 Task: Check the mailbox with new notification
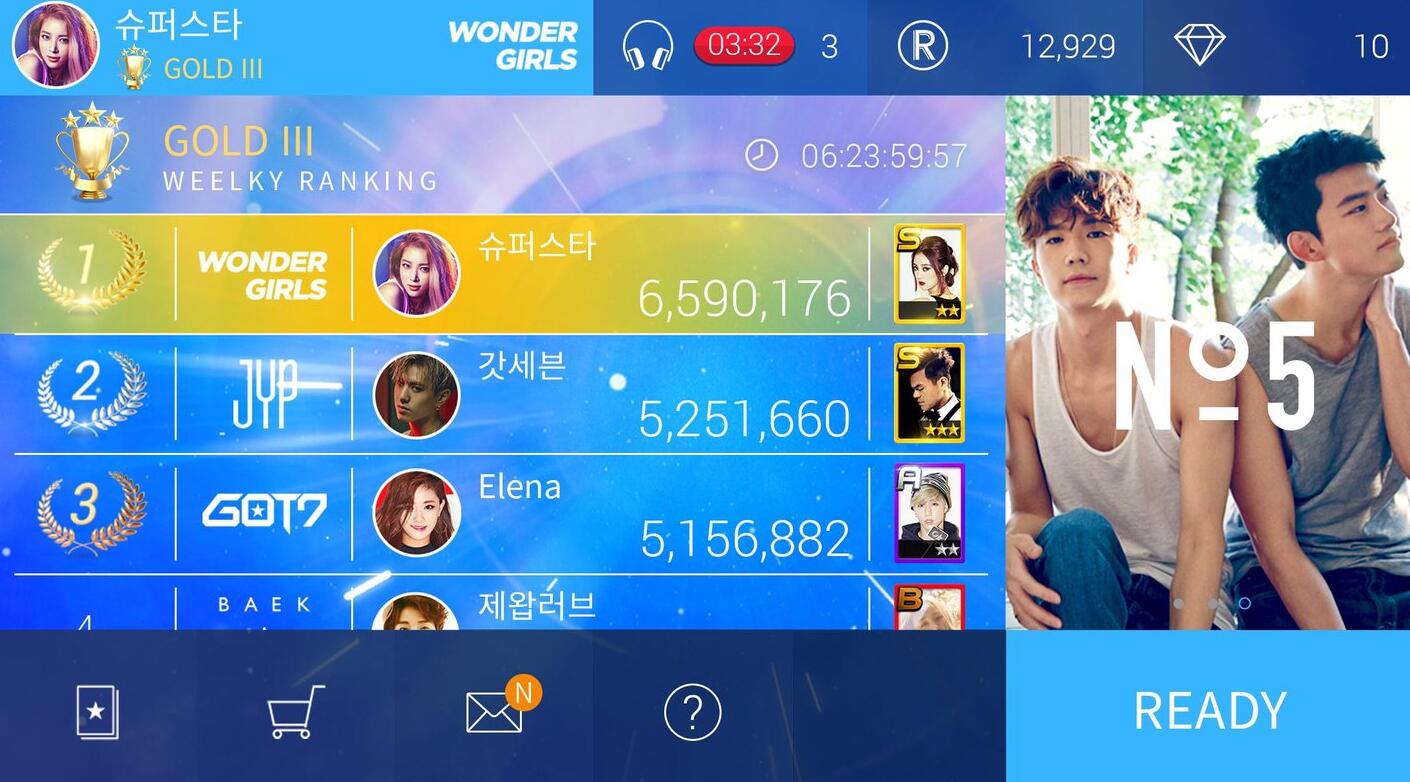coord(495,712)
